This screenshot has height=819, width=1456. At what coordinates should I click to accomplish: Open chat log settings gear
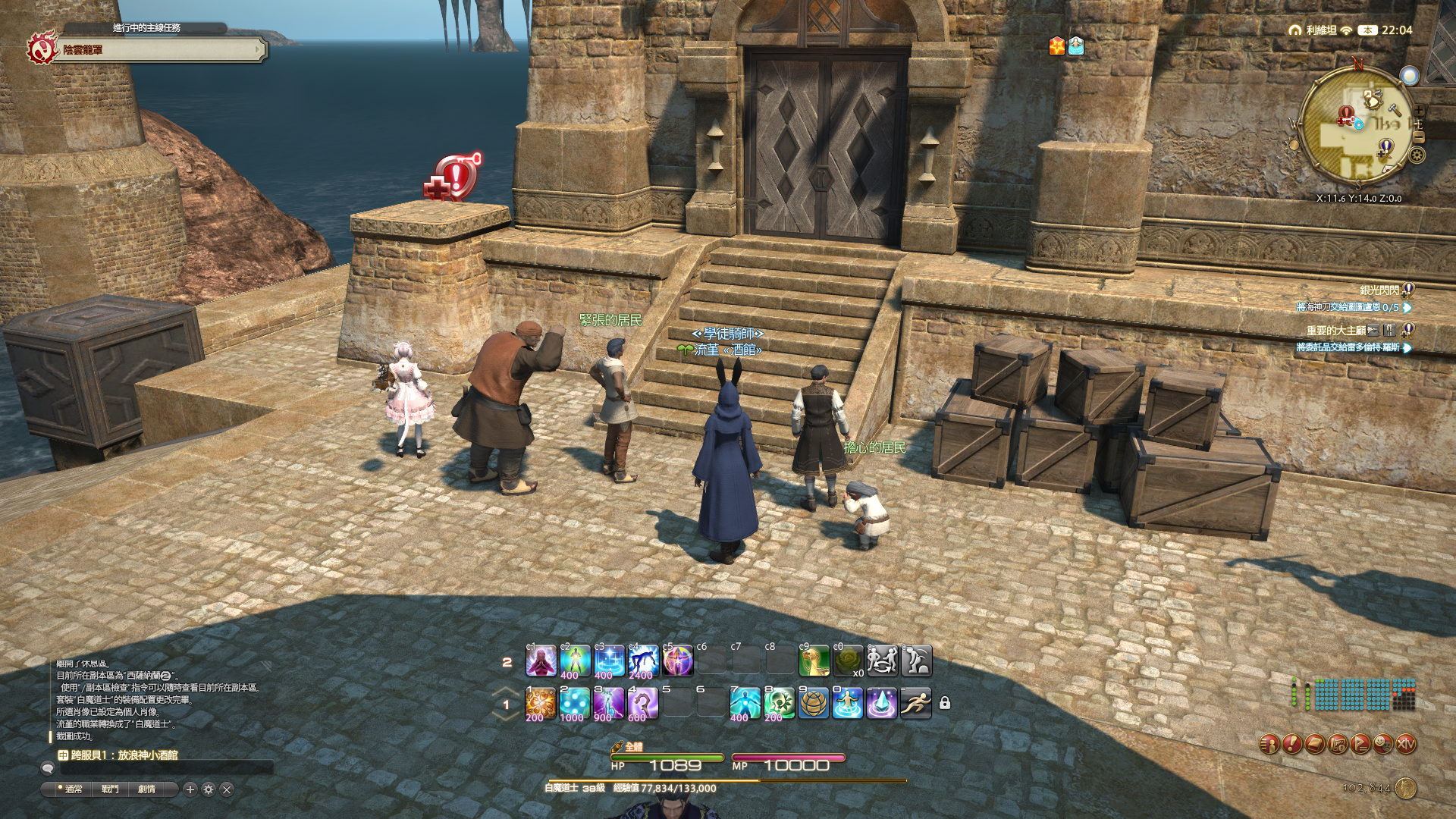click(x=209, y=789)
